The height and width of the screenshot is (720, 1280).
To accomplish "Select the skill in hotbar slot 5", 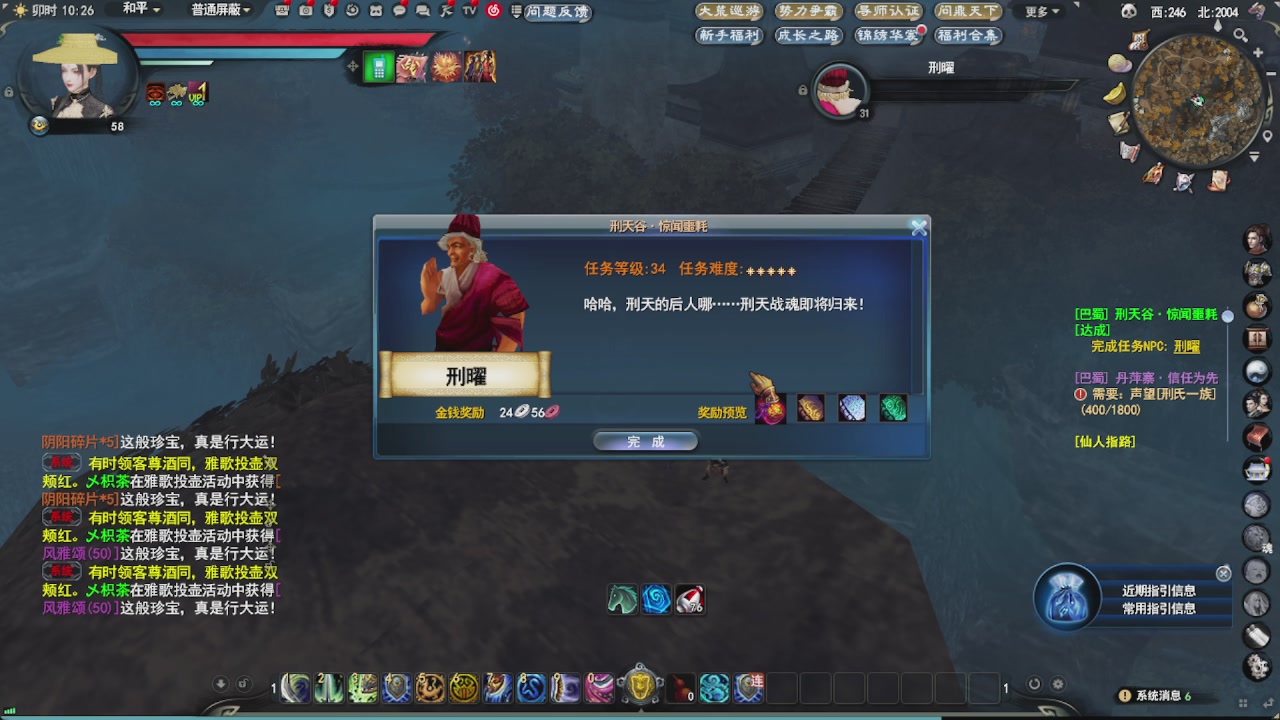I will click(x=430, y=689).
